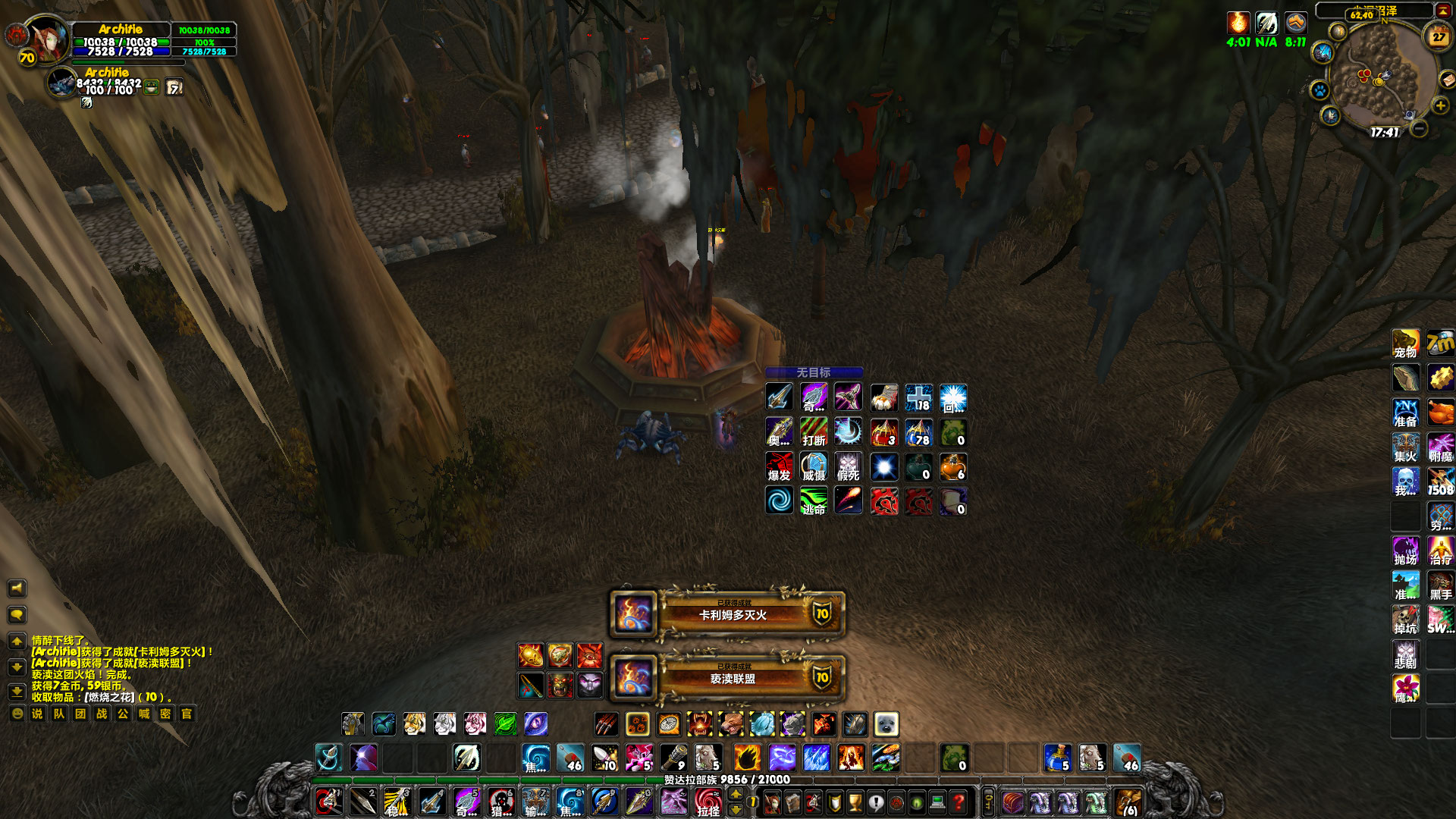Choose the 喊 yell chat button
Screen dimensions: 1456x819
click(144, 714)
